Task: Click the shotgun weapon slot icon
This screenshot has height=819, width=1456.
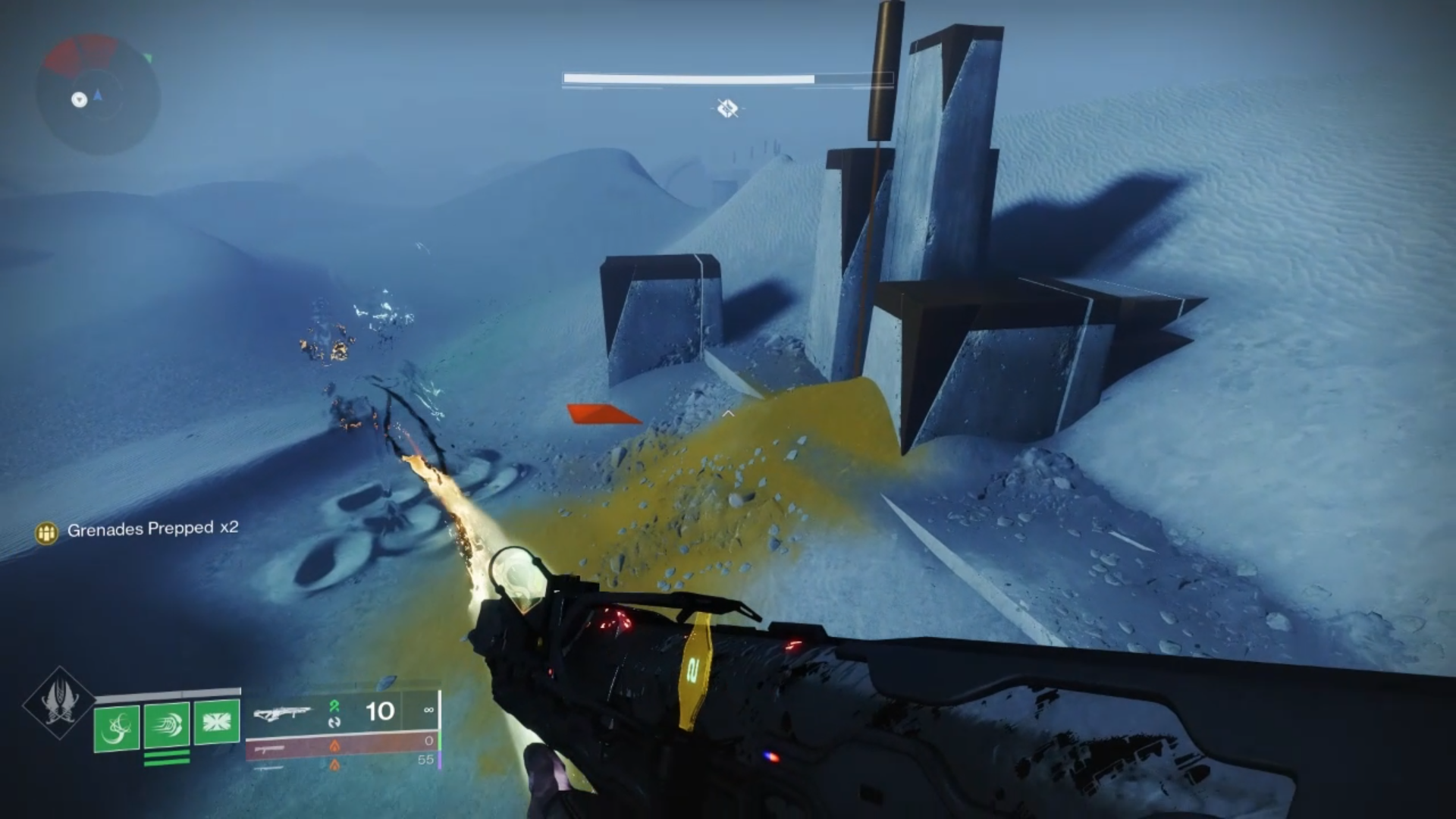Action: (271, 749)
